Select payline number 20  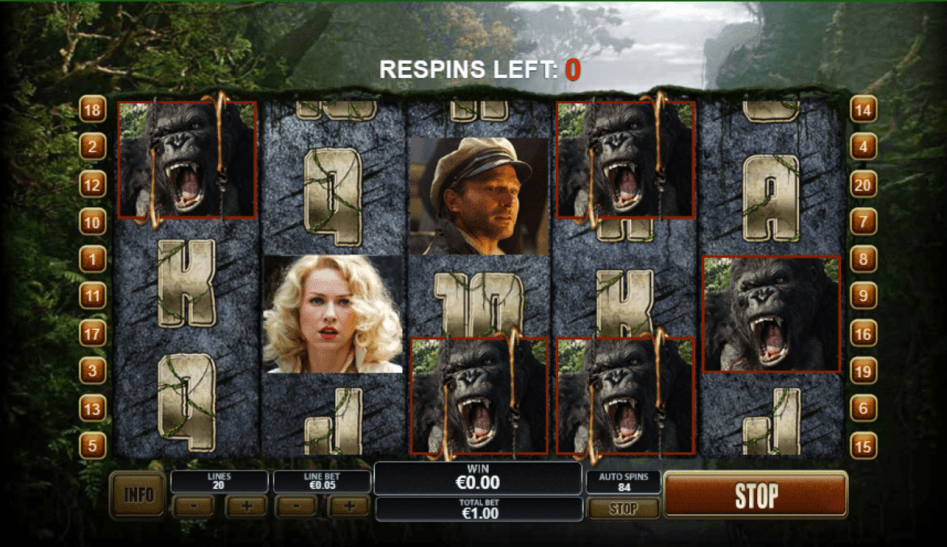(863, 184)
